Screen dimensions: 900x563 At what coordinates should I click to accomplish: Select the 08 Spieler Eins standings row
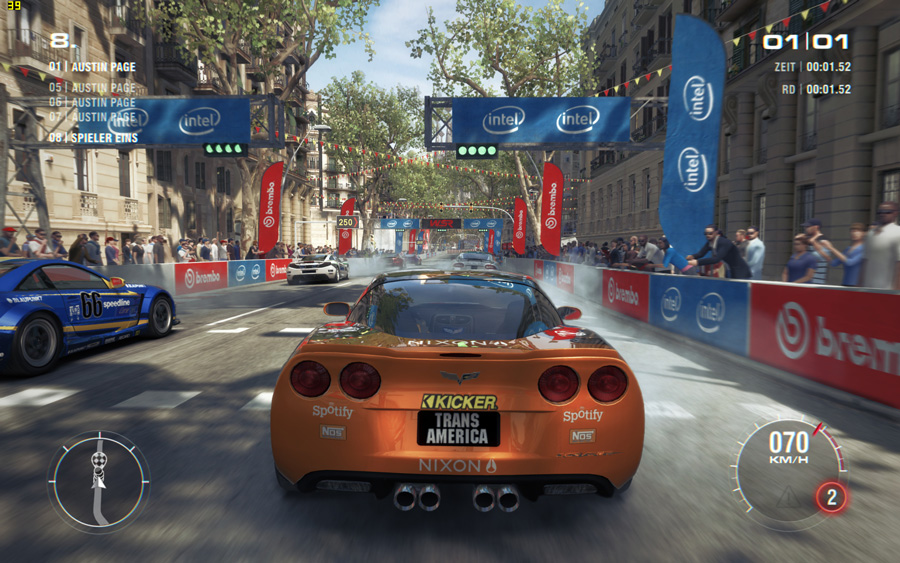(x=93, y=137)
